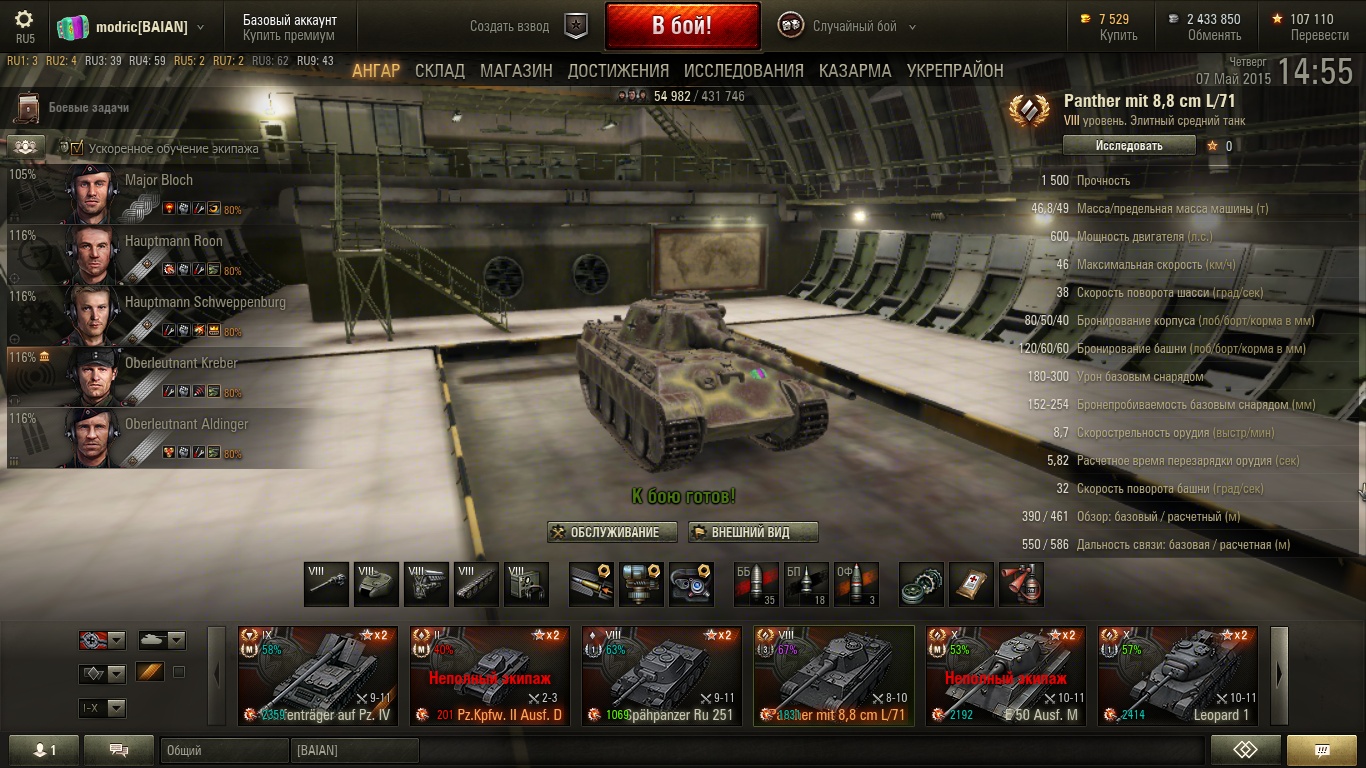
Task: Open the ВНЕШНИЙ ВИД customization
Action: 753,532
